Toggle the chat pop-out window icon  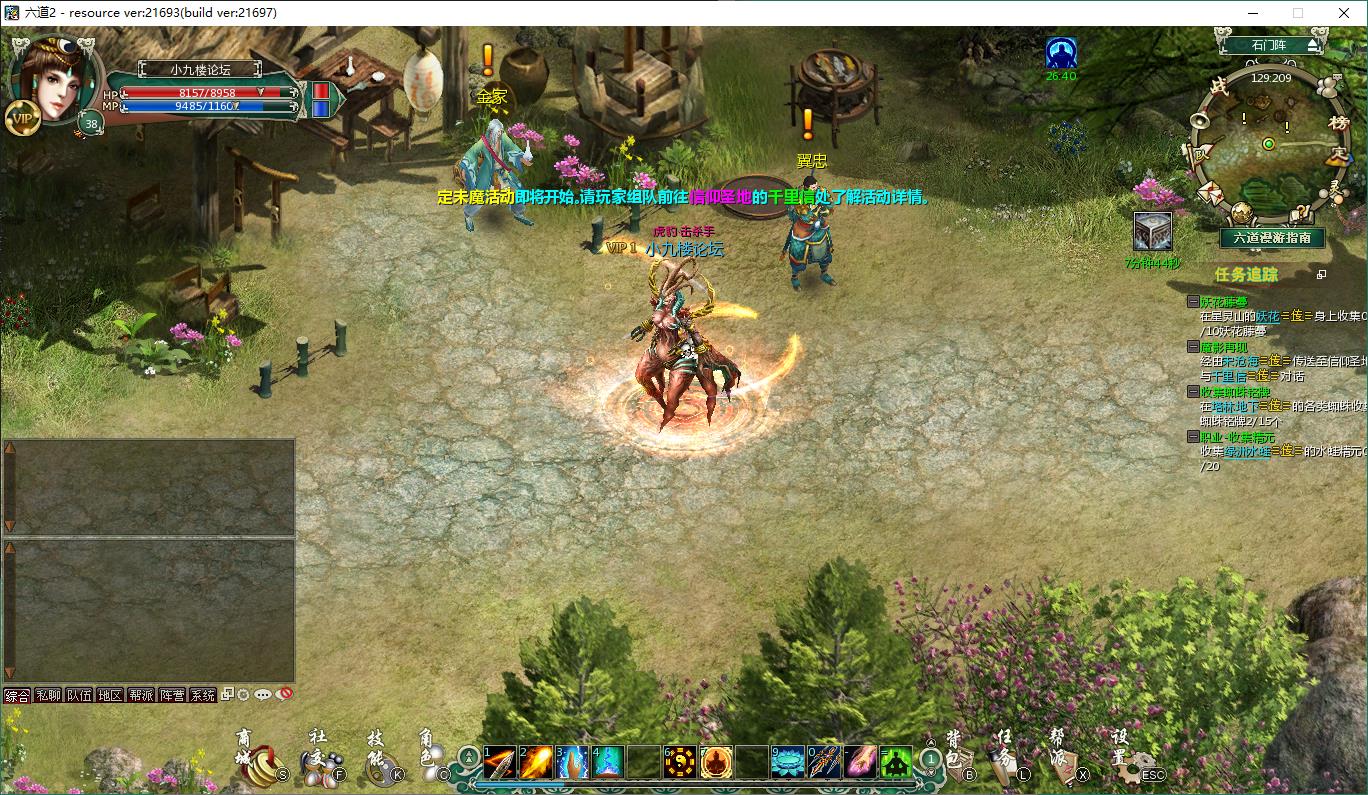228,694
